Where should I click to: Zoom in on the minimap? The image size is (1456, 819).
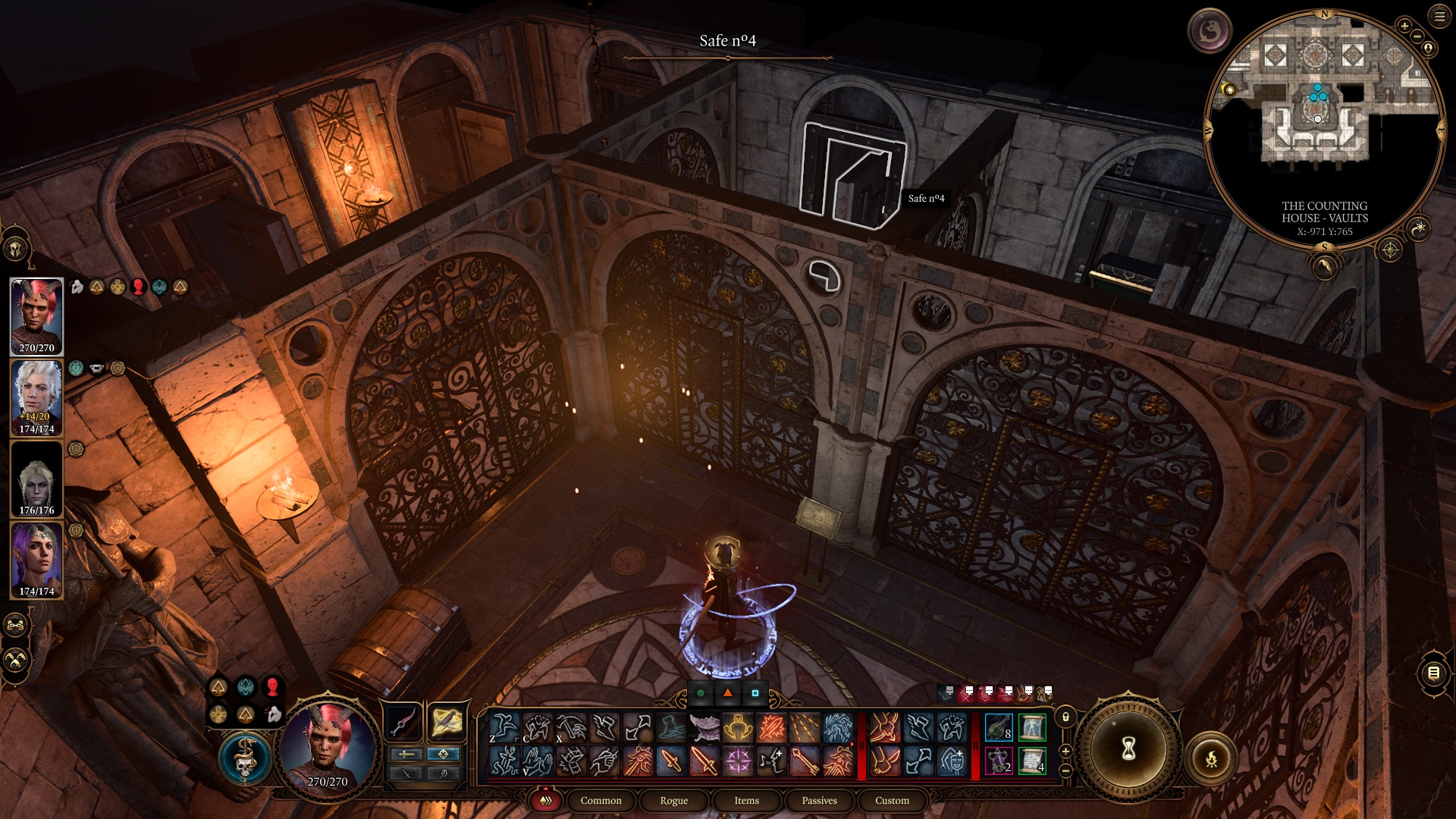click(1404, 26)
